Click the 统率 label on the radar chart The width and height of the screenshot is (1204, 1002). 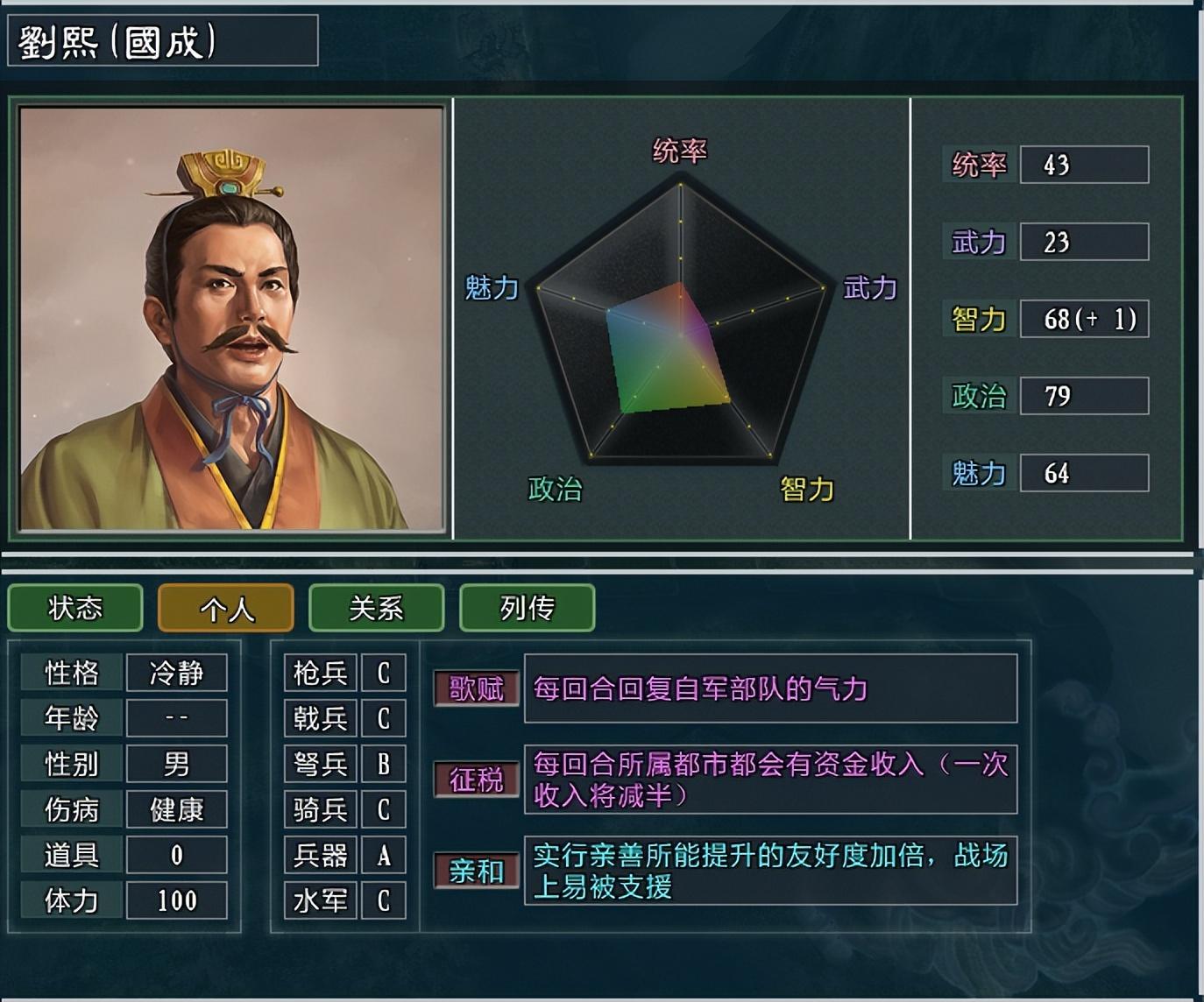coord(681,151)
